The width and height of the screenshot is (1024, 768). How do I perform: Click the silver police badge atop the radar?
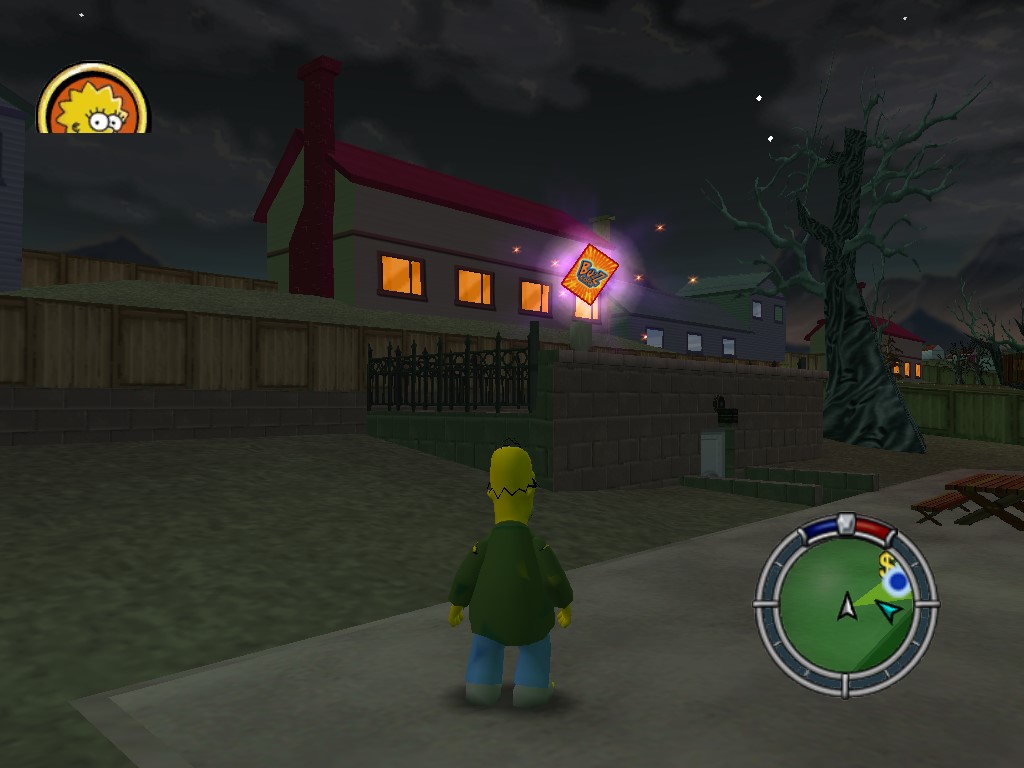[846, 522]
